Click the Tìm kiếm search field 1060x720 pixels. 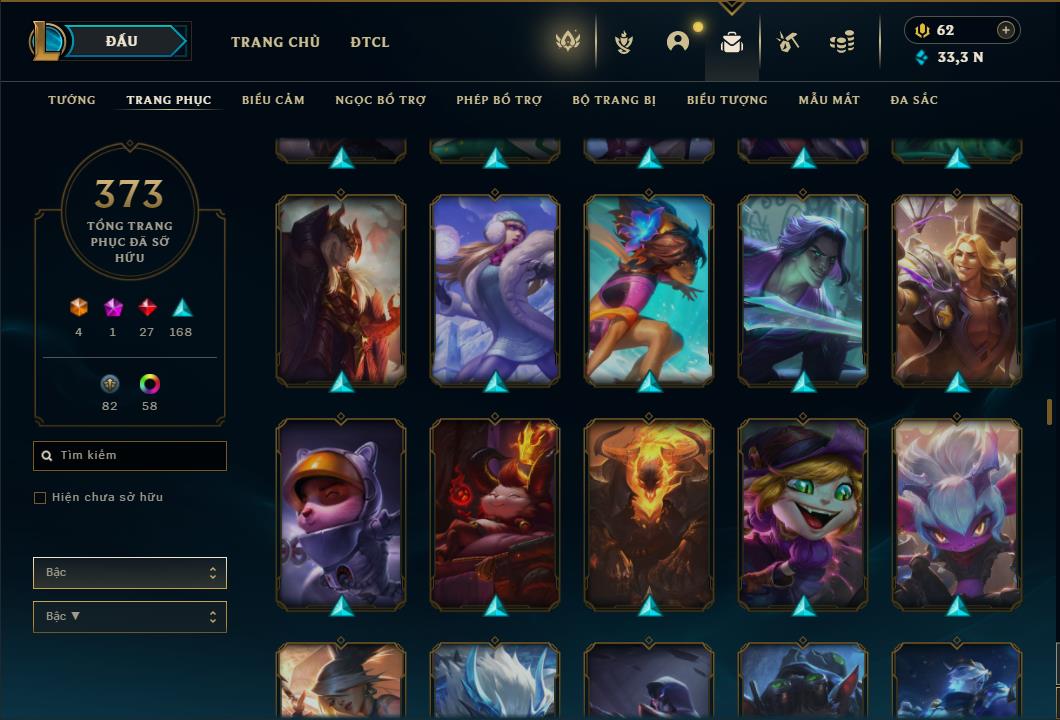point(130,456)
